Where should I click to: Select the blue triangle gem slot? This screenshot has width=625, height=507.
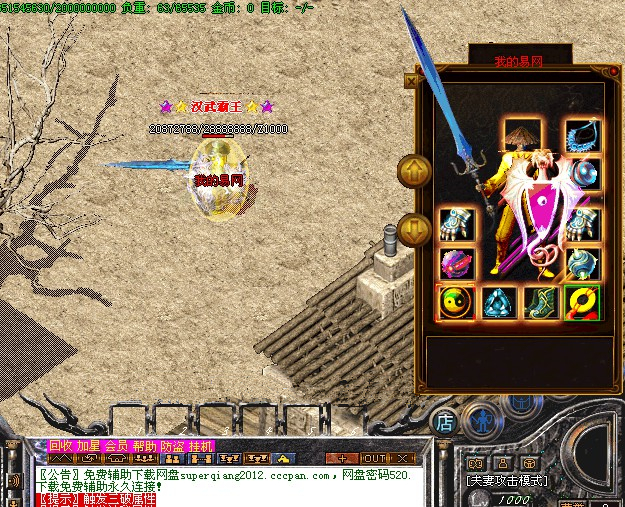click(x=499, y=303)
